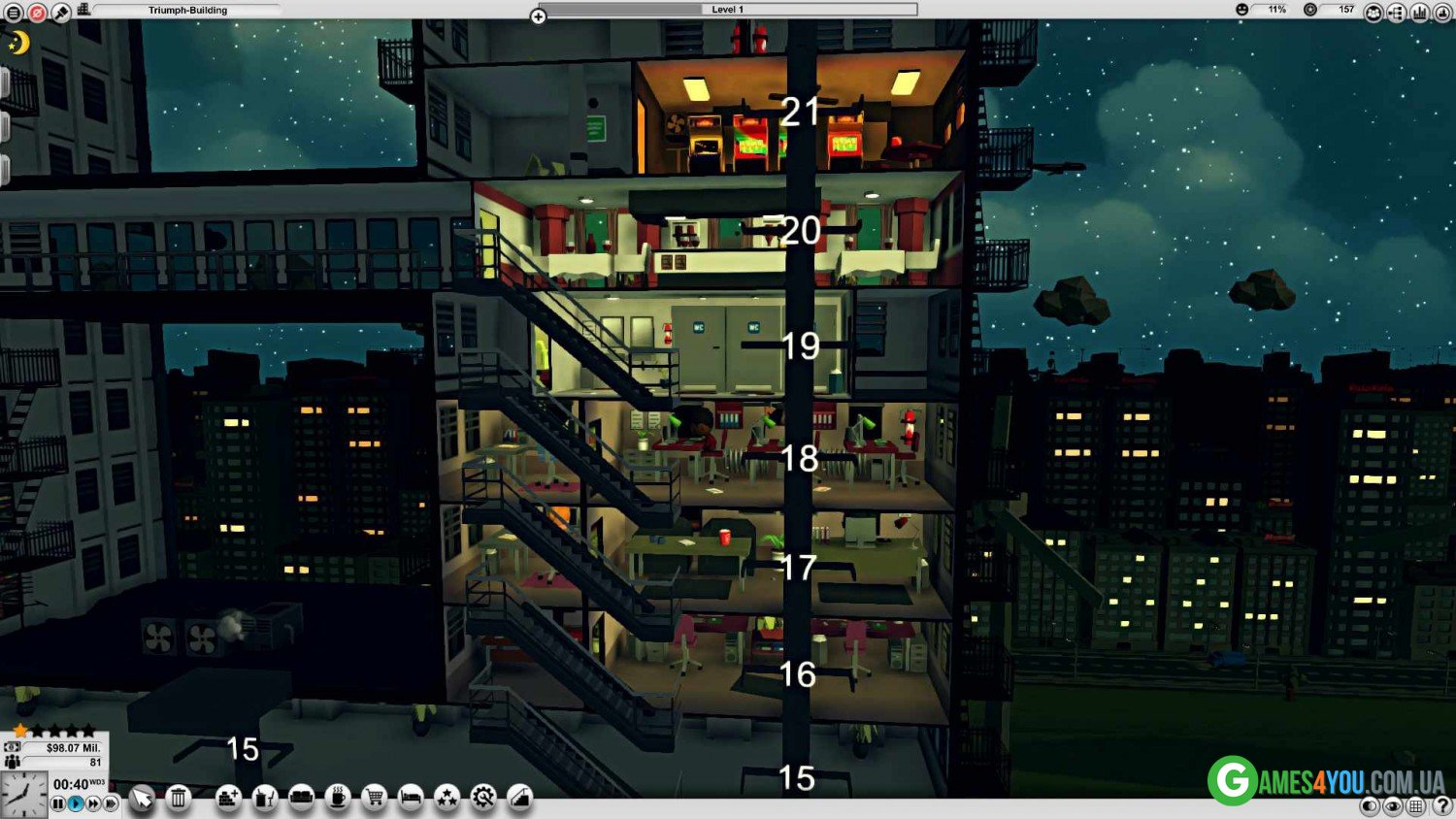
Task: Open the brick wall build category
Action: (x=228, y=798)
